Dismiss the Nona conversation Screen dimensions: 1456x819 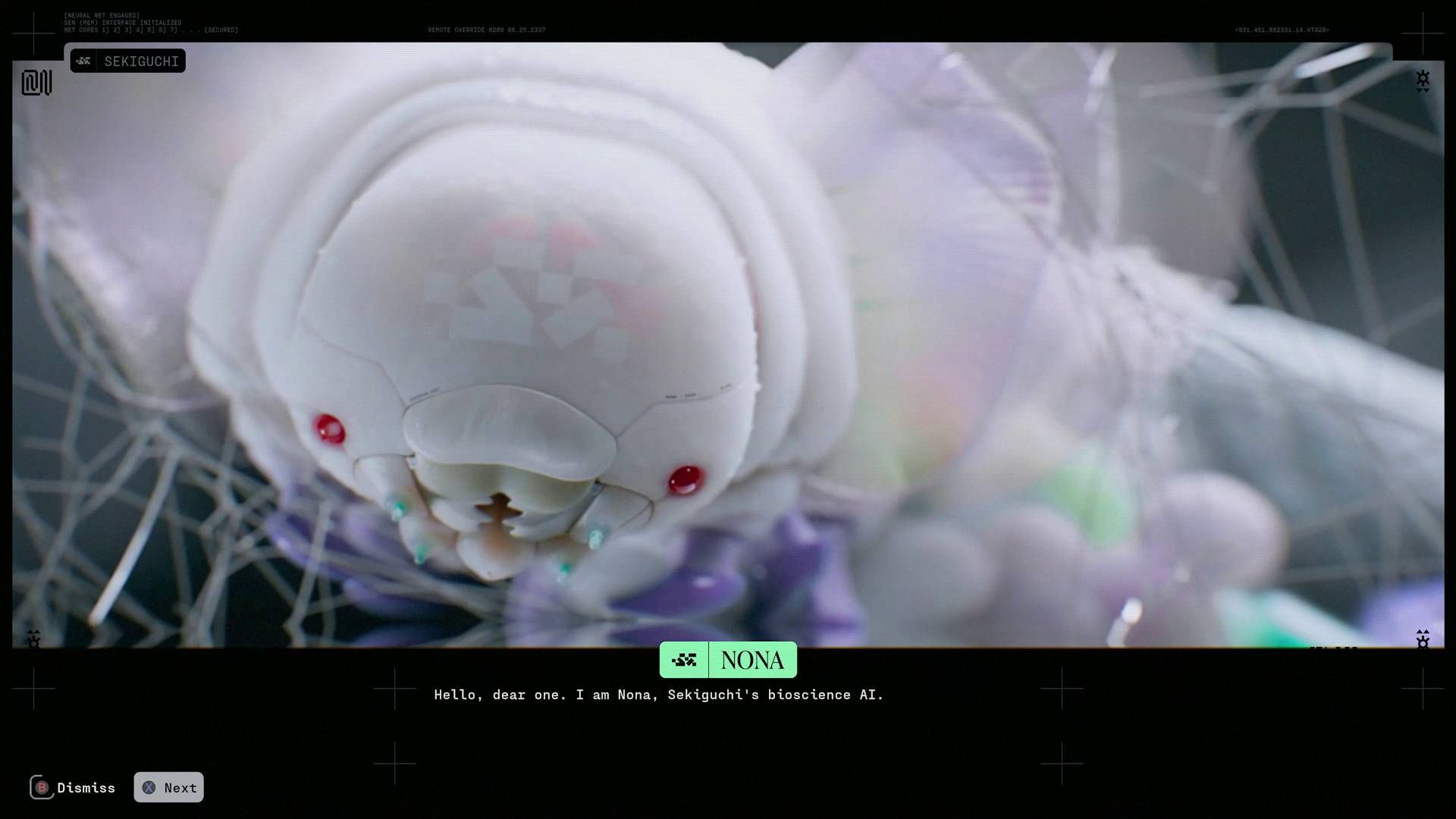click(73, 787)
